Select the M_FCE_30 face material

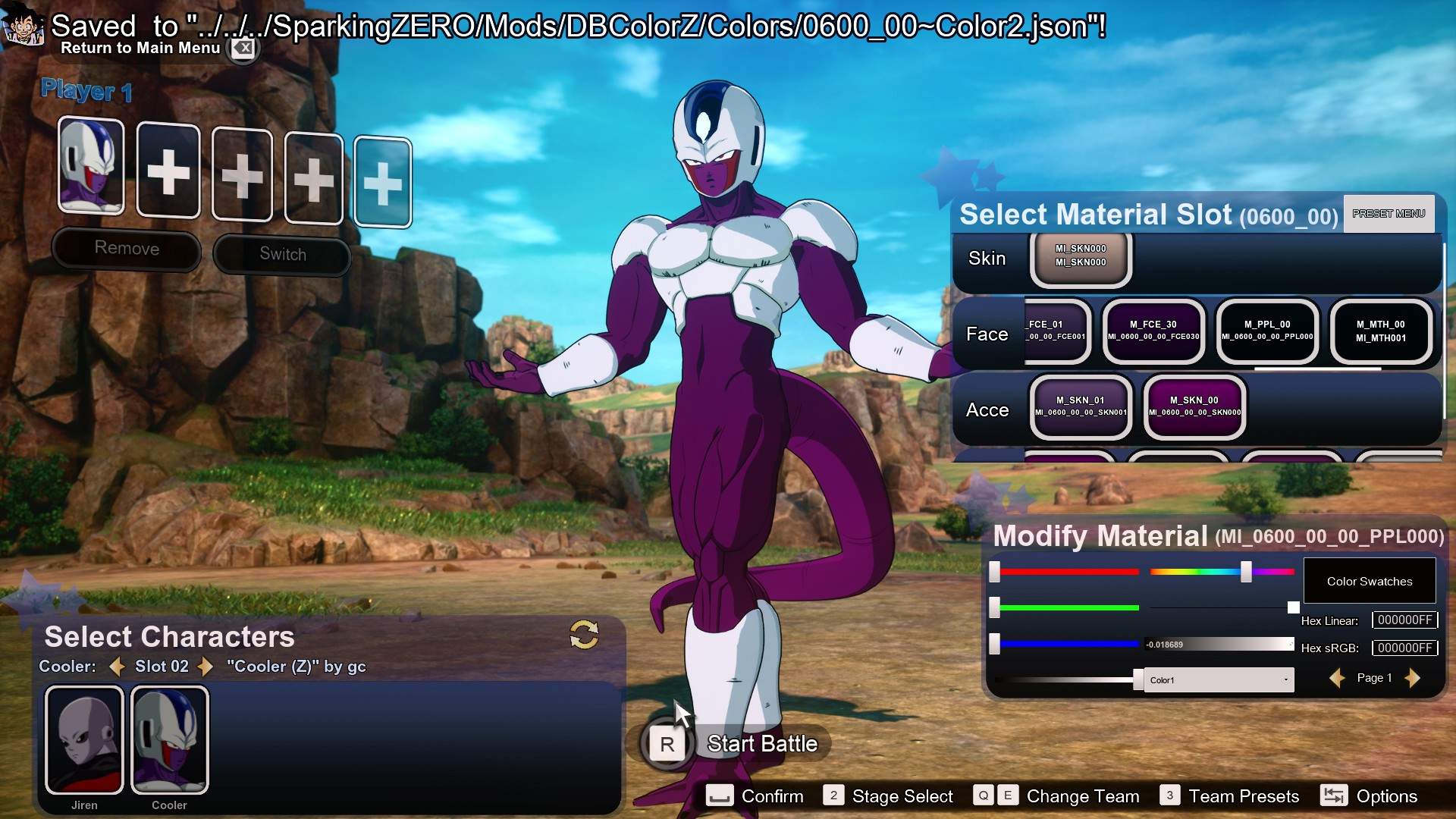pos(1153,332)
